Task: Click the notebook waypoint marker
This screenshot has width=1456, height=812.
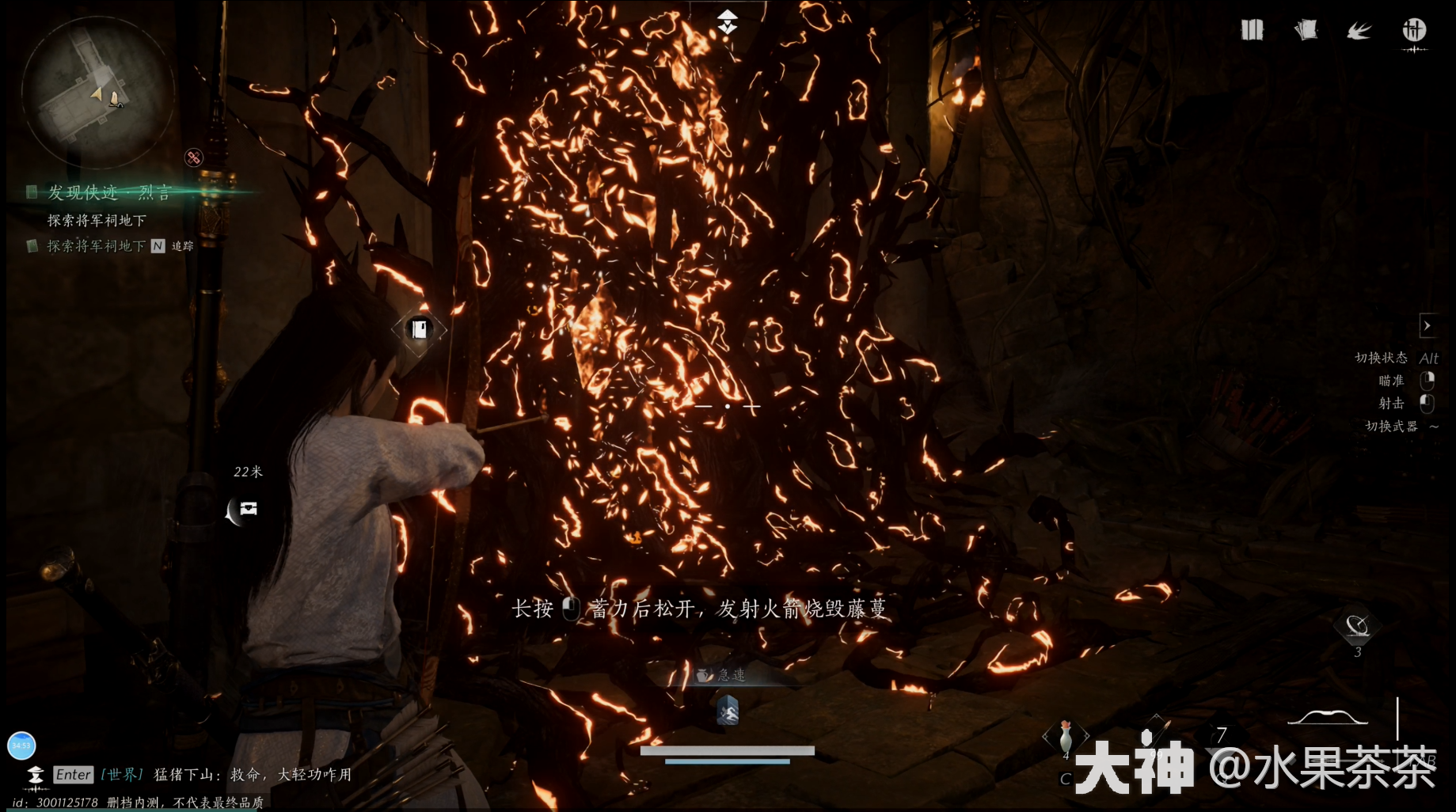Action: 420,328
